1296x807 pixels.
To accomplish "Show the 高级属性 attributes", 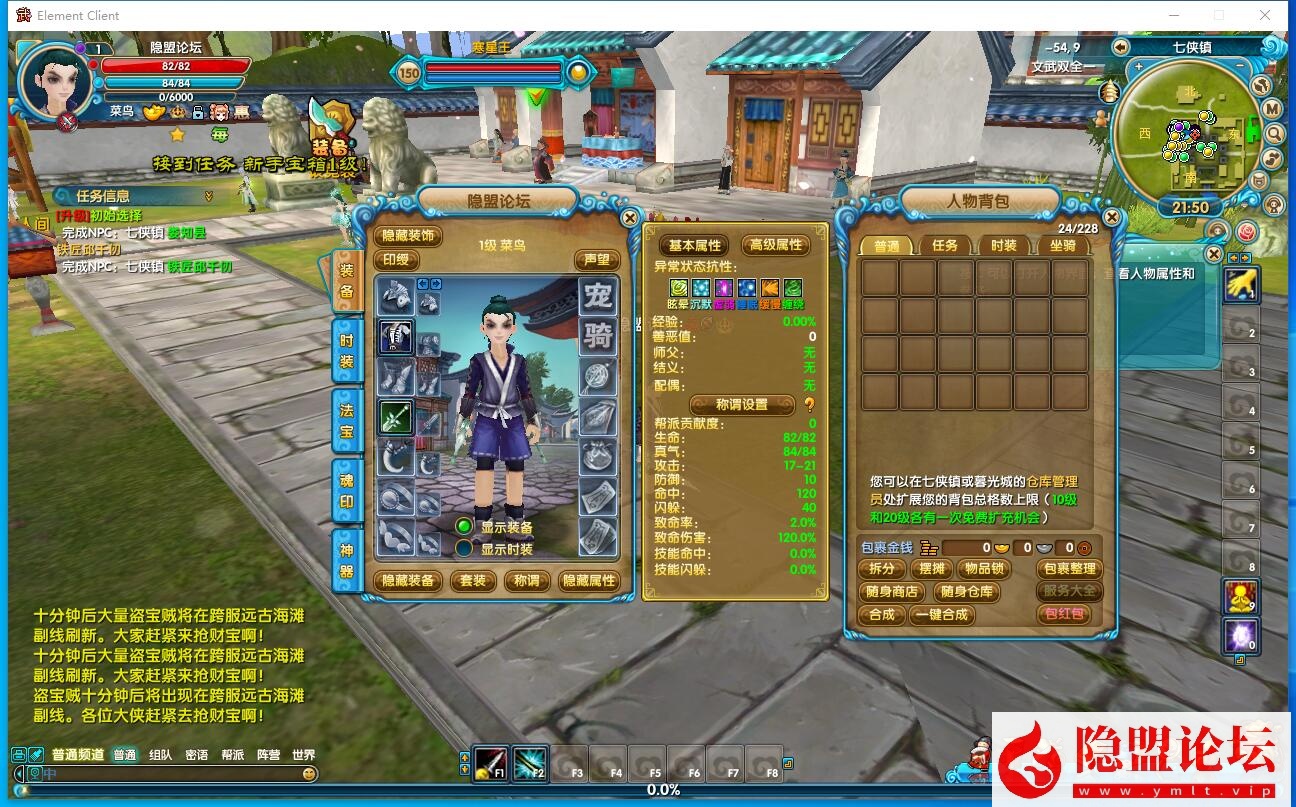I will point(776,245).
